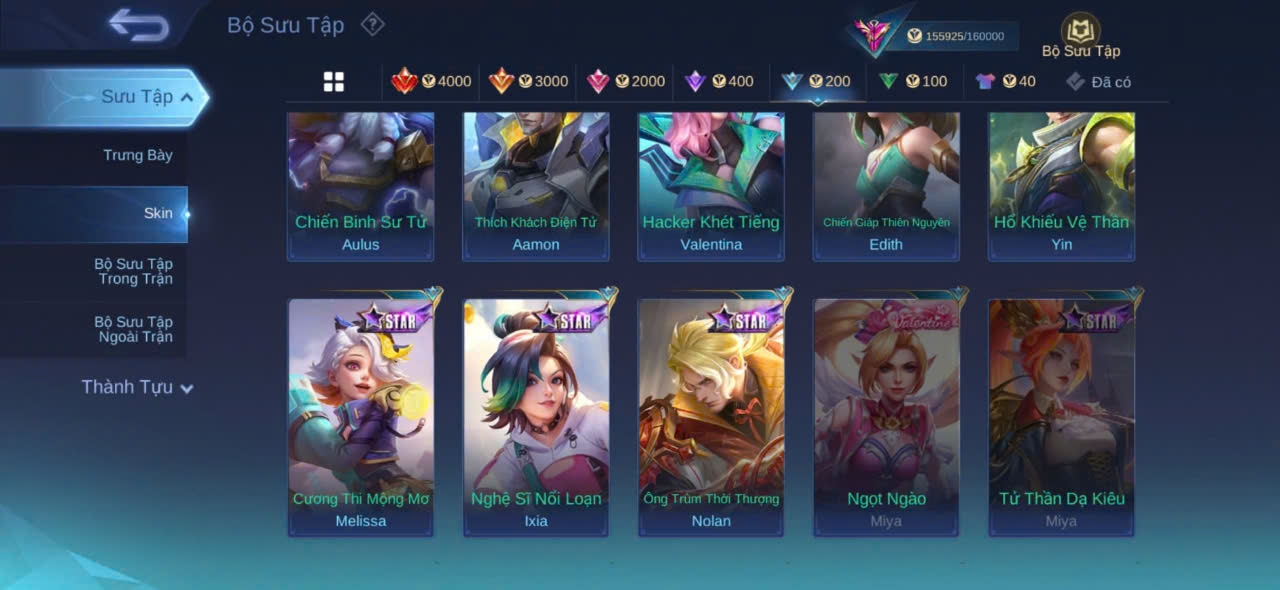1280x590 pixels.
Task: Show all skins with grid filter
Action: click(x=334, y=82)
